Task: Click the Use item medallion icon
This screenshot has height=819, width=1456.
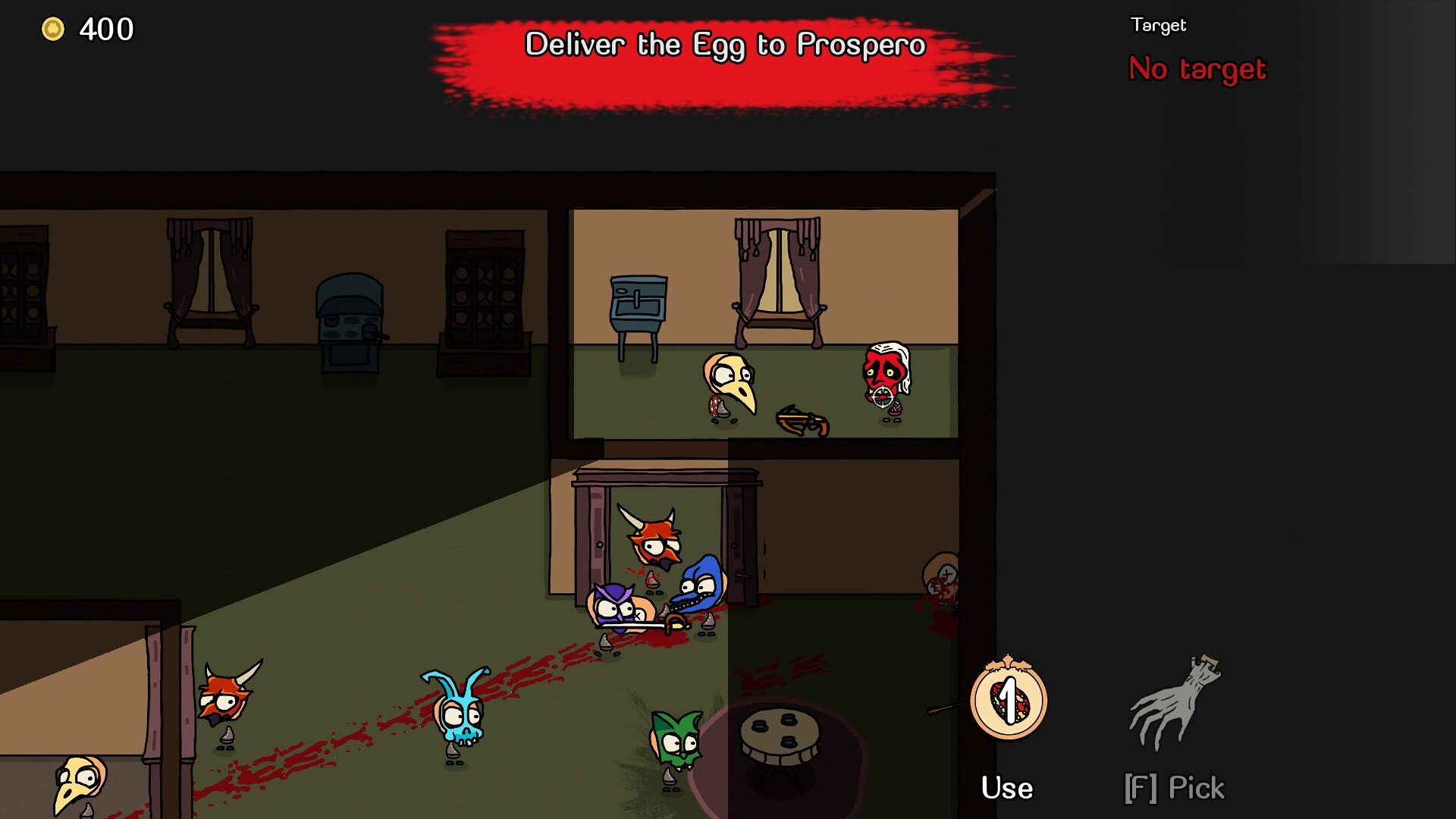Action: tap(1008, 700)
